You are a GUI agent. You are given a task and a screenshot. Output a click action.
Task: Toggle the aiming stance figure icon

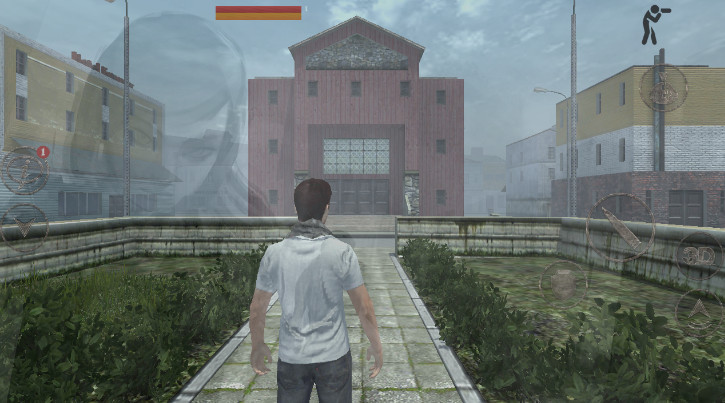click(655, 24)
